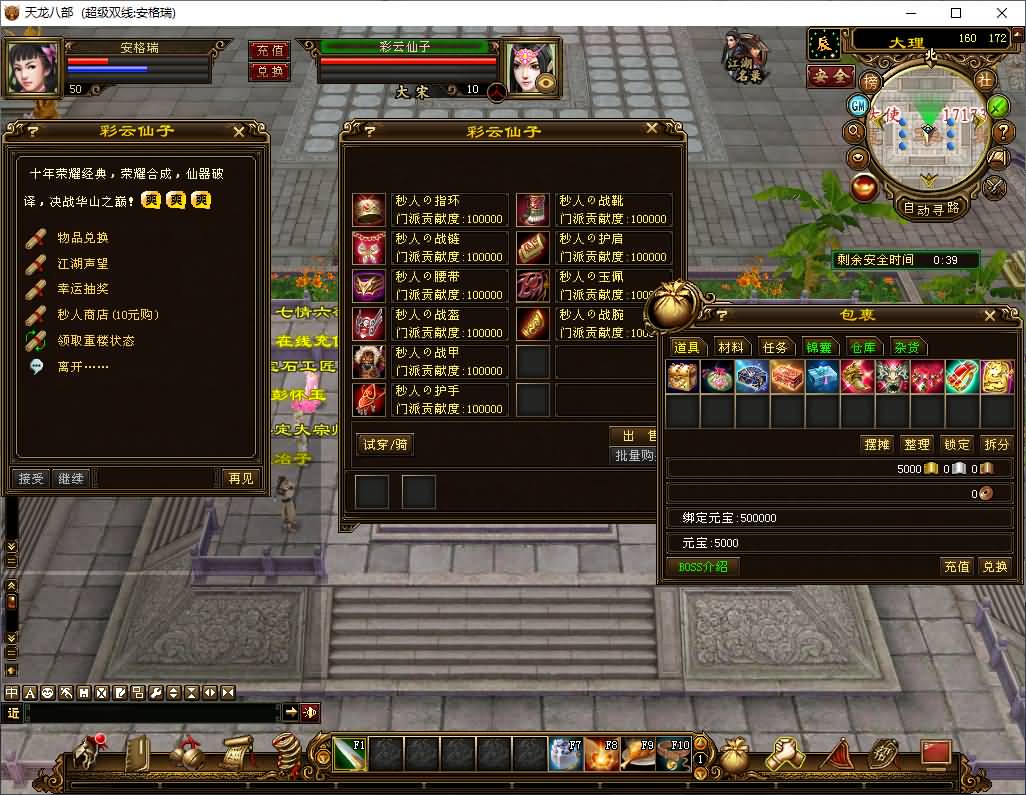Viewport: 1026px width, 795px height.
Task: Click the 试穿/骑 try-on button
Action: (x=386, y=444)
